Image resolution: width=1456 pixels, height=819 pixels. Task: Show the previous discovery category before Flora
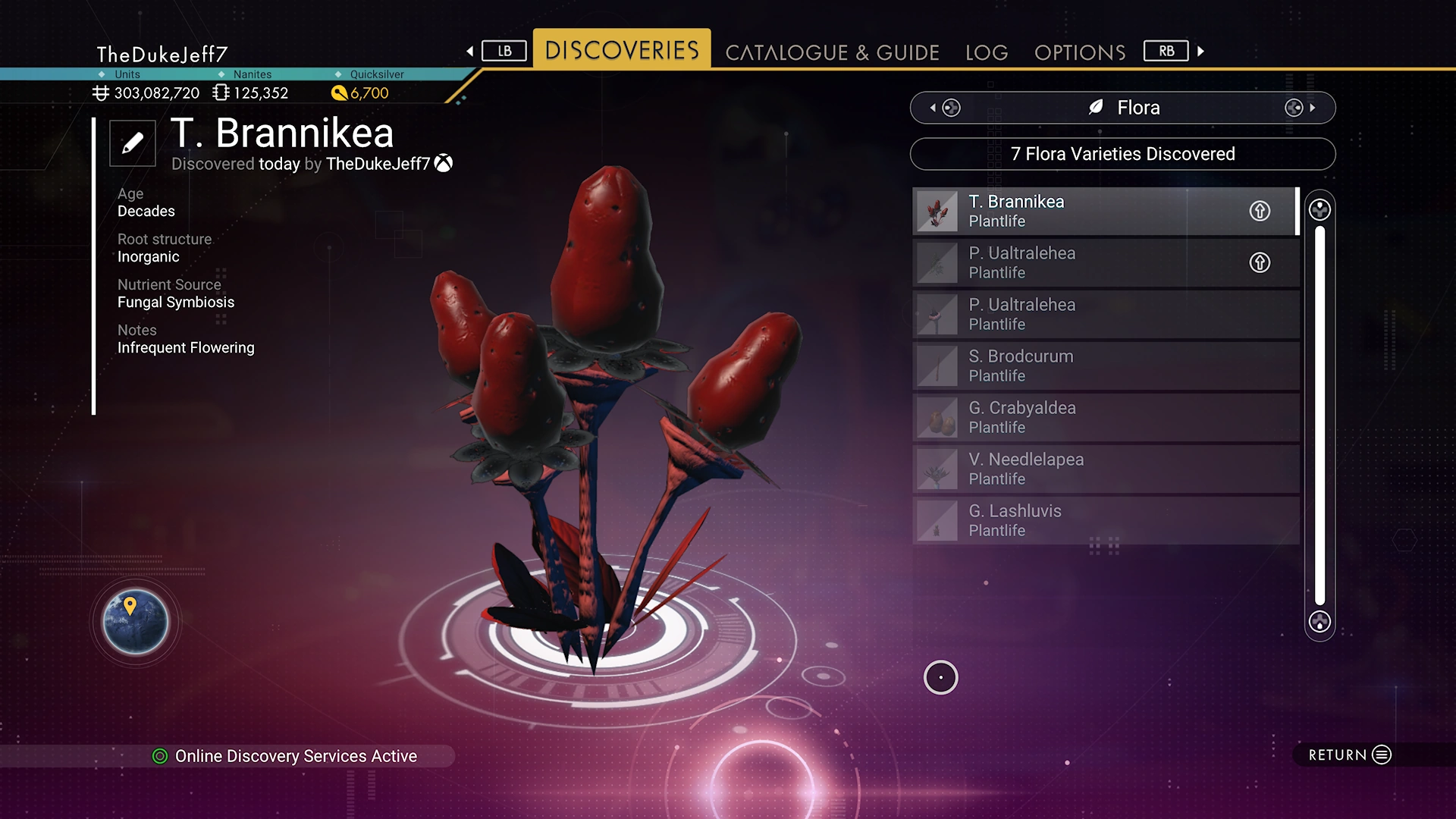[x=945, y=108]
